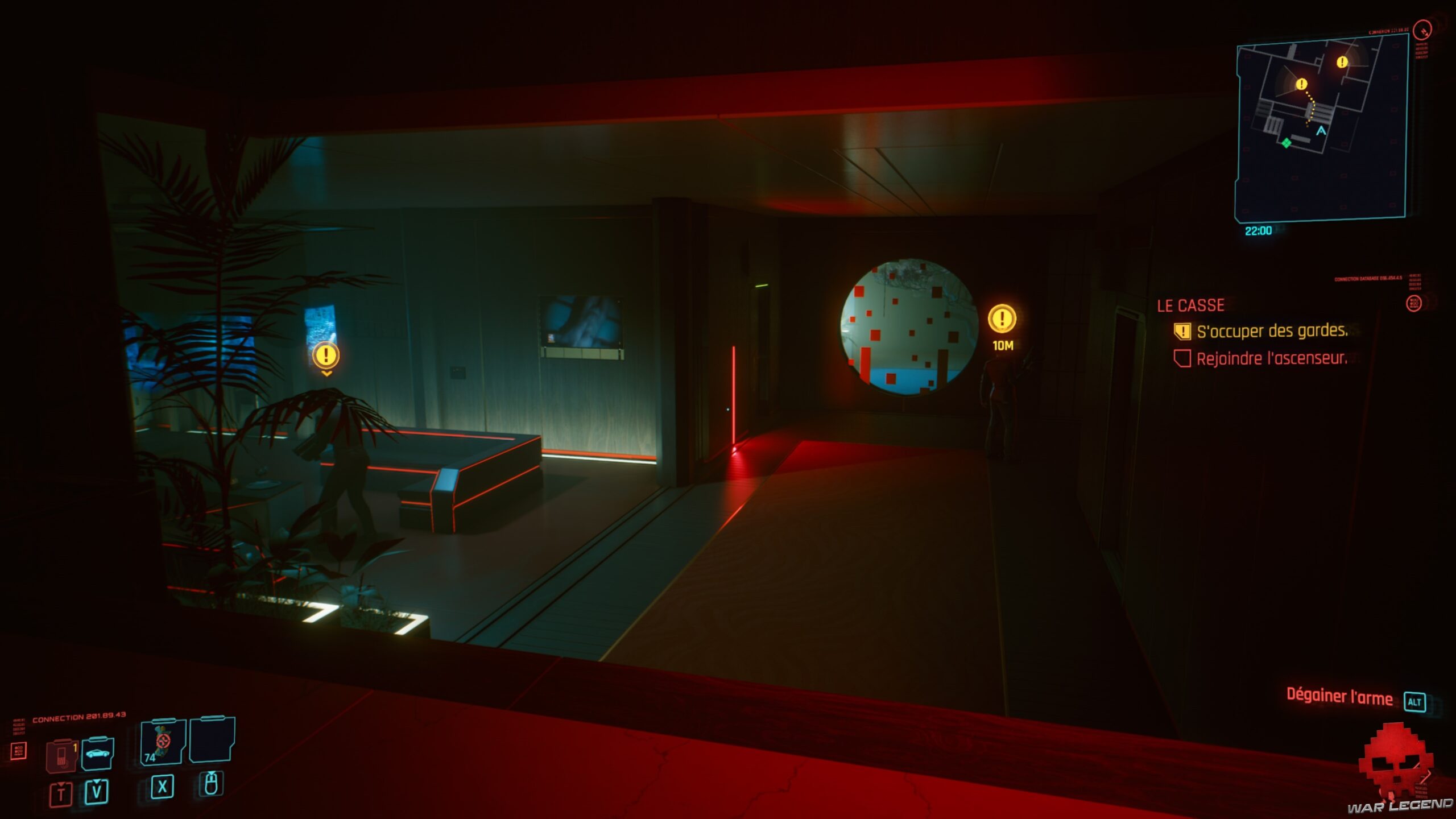
Task: Click the green diamond waypoint on the minimap
Action: pos(1287,143)
